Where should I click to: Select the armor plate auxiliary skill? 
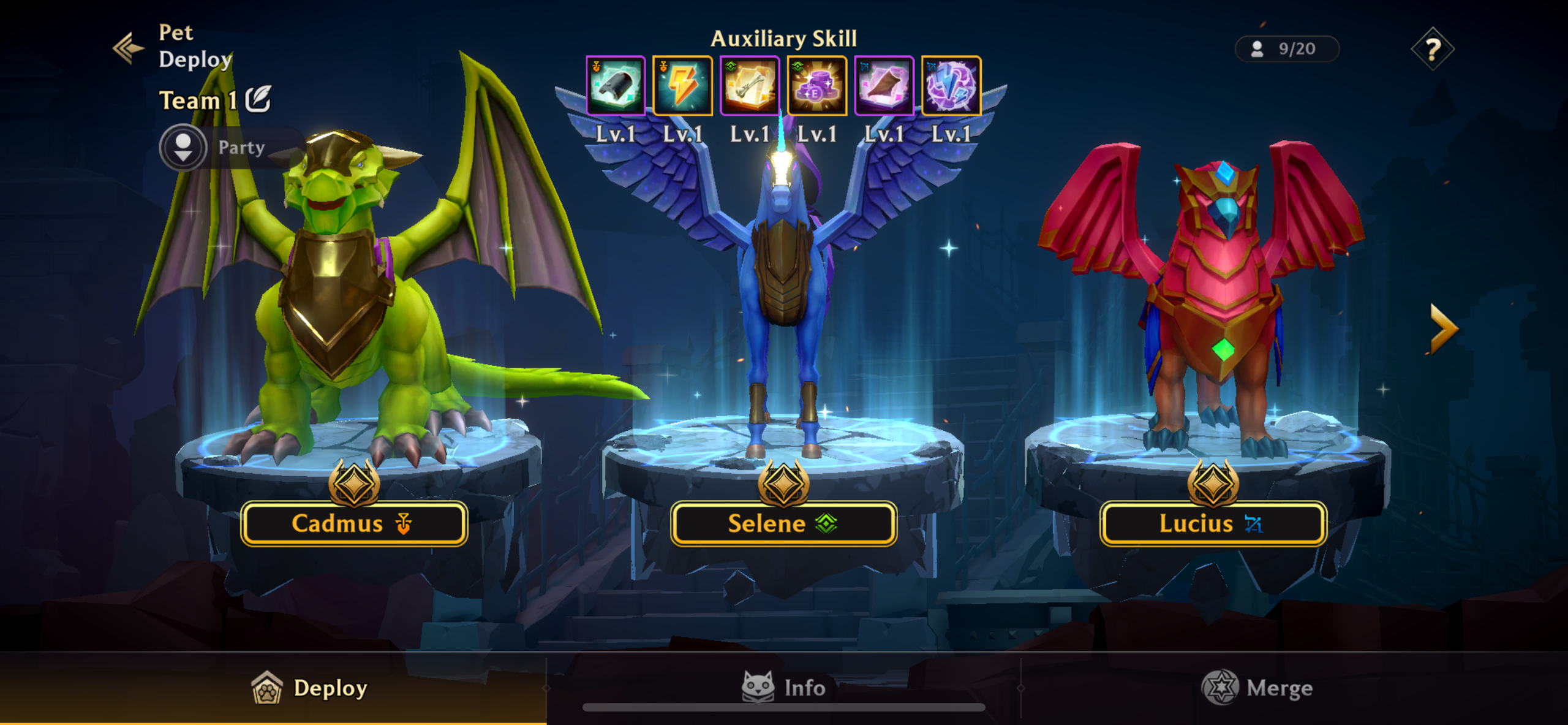(616, 86)
